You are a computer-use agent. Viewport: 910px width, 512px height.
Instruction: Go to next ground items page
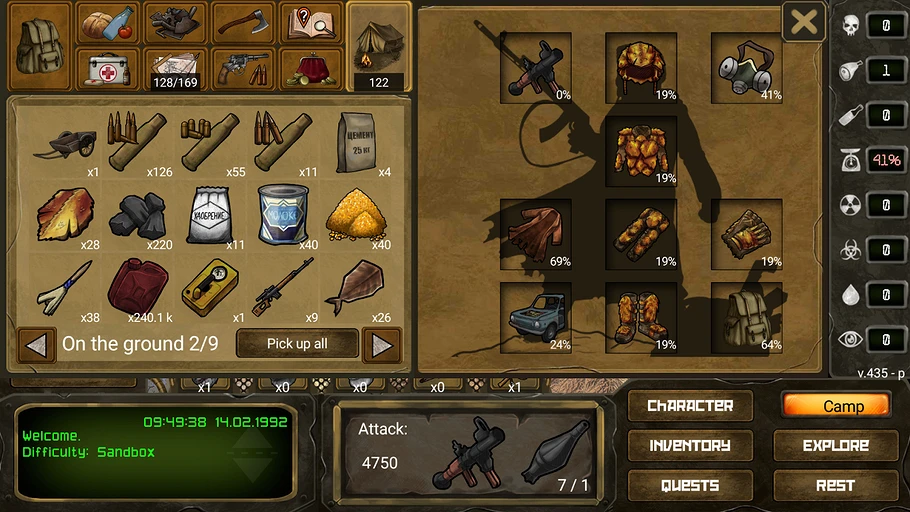pyautogui.click(x=381, y=345)
